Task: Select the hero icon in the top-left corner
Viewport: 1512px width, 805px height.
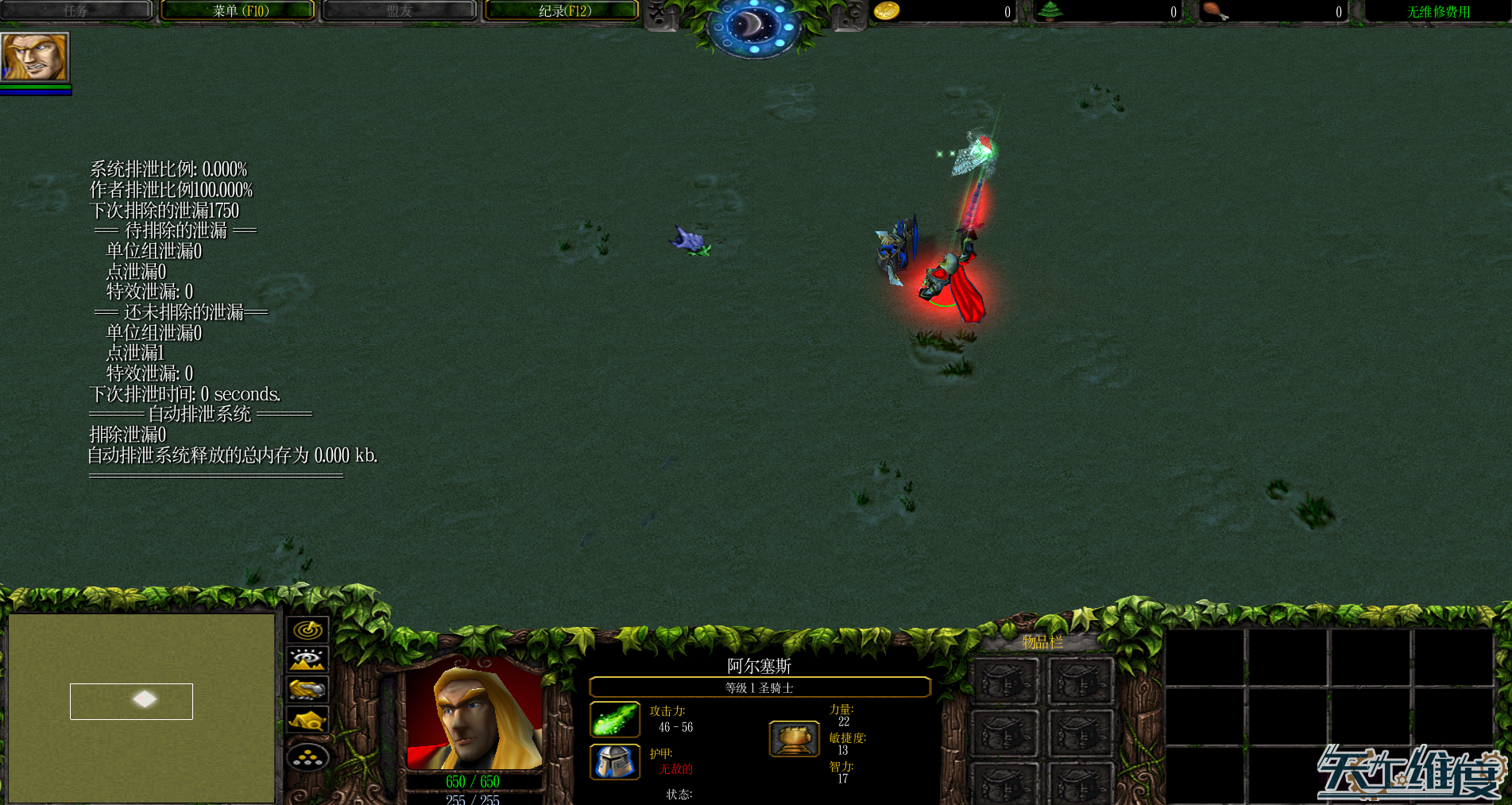Action: [x=35, y=56]
